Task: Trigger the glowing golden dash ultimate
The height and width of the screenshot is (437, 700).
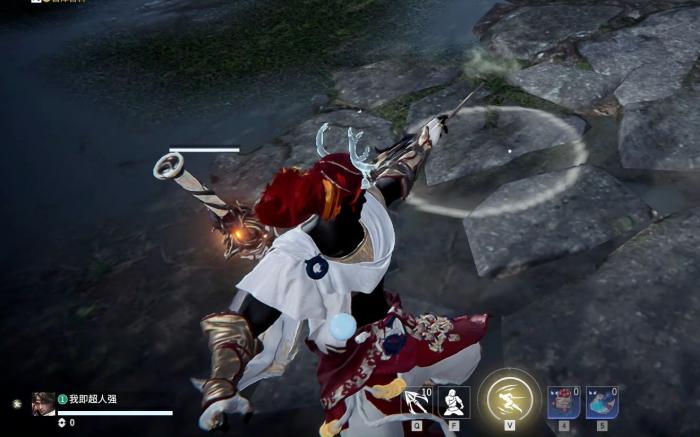Action: (x=509, y=400)
